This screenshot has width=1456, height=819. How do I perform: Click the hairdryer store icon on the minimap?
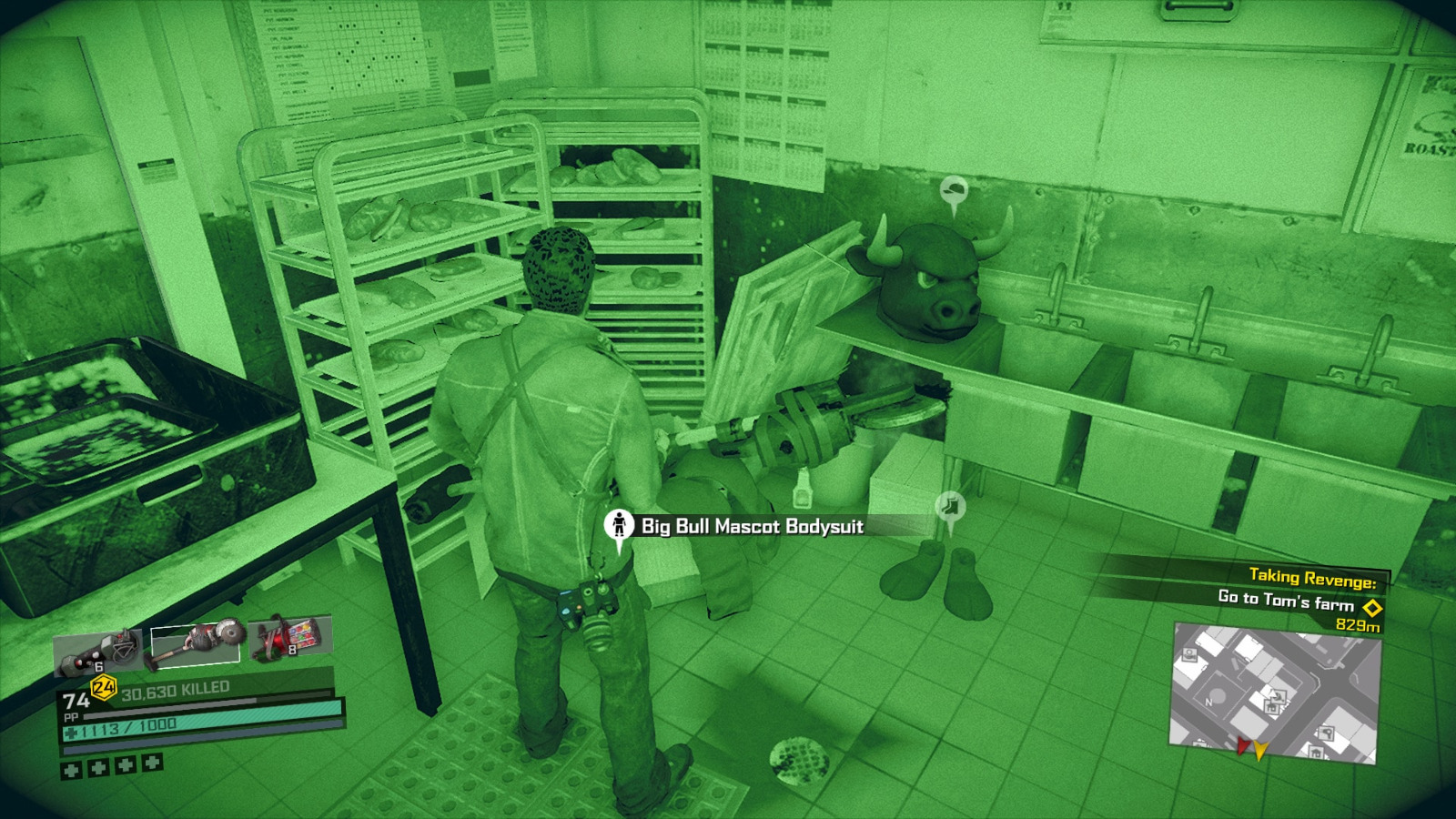pyautogui.click(x=1327, y=732)
